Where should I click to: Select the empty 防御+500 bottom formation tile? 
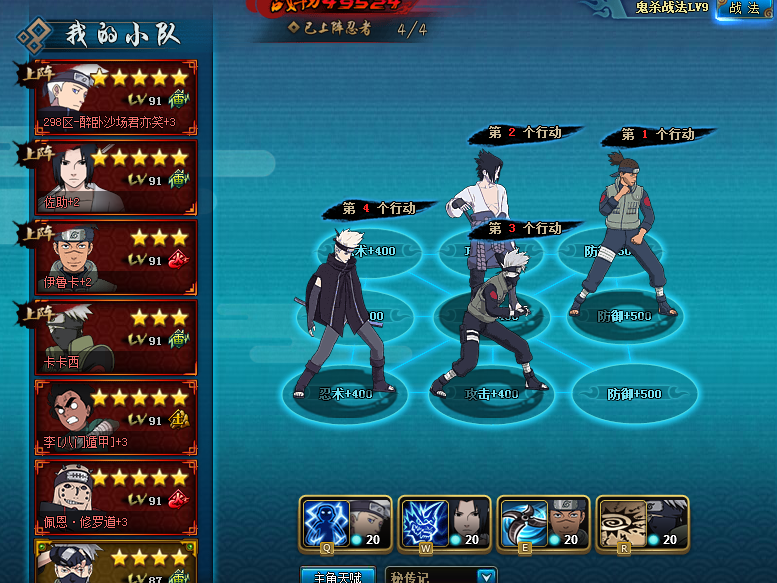[x=635, y=394]
